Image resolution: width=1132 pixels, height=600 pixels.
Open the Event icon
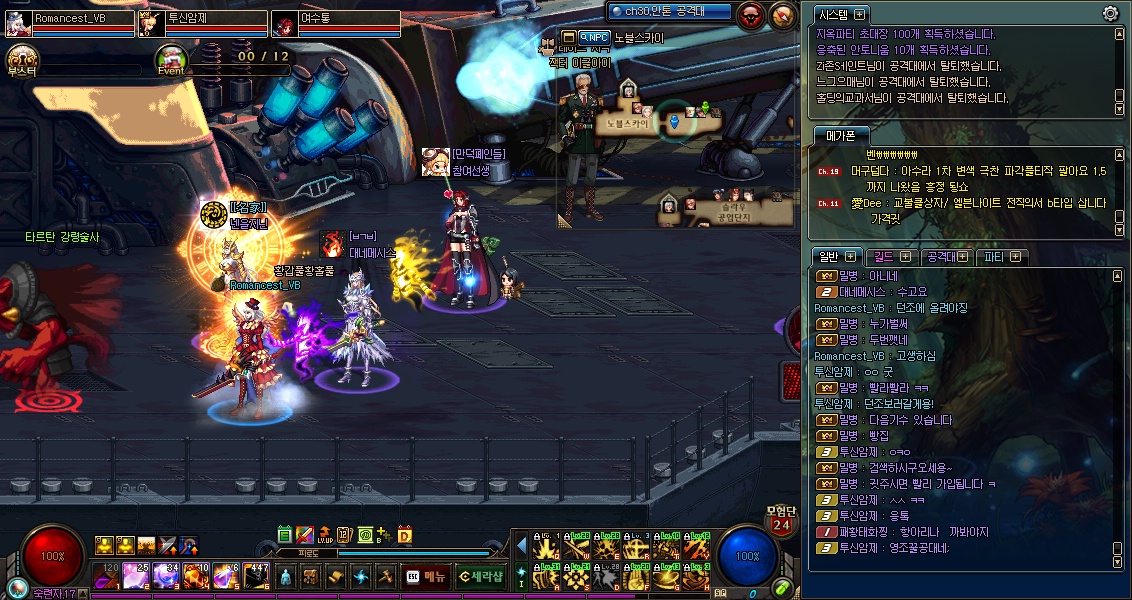pos(171,60)
